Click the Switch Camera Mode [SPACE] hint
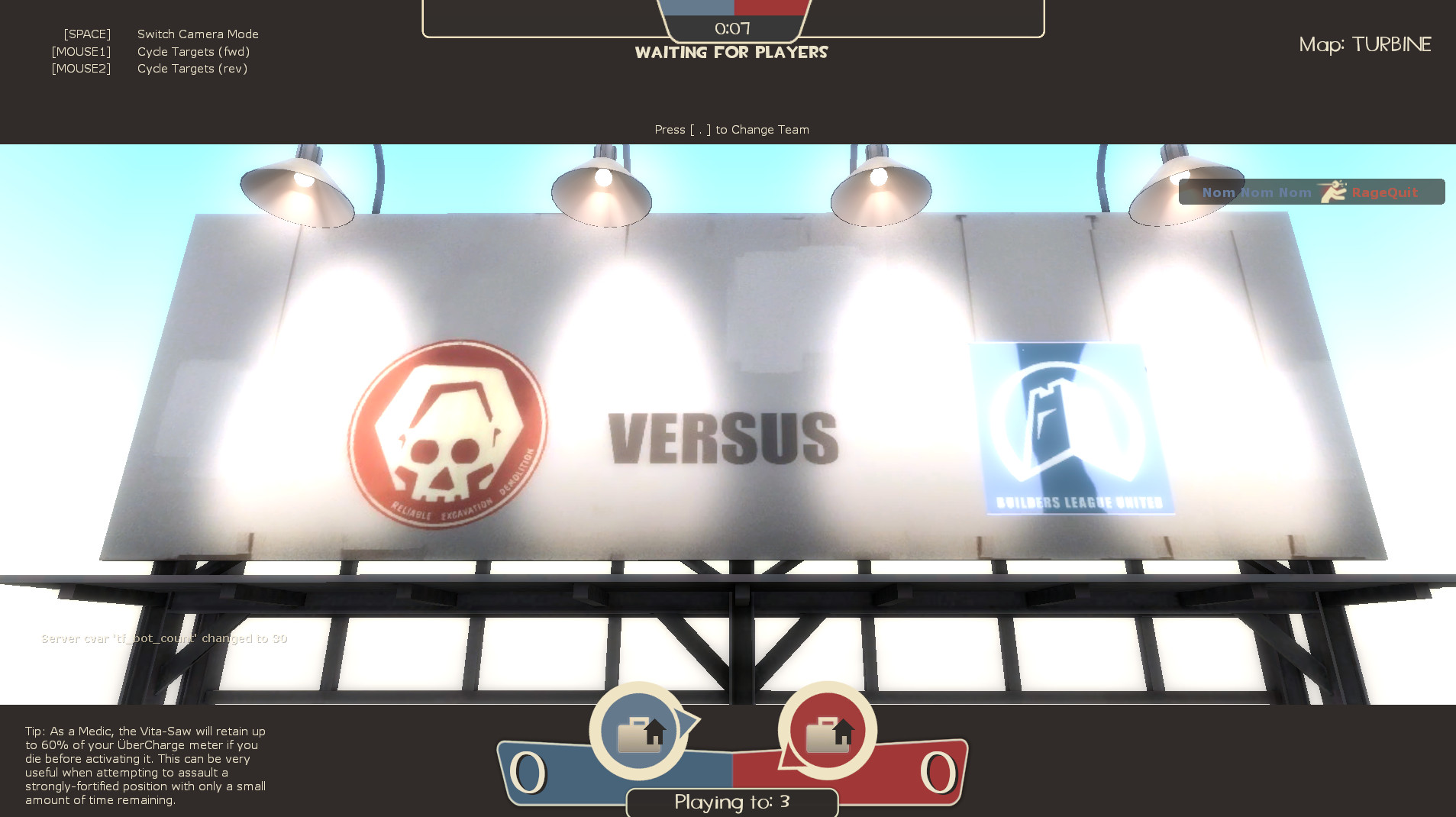 pyautogui.click(x=197, y=34)
